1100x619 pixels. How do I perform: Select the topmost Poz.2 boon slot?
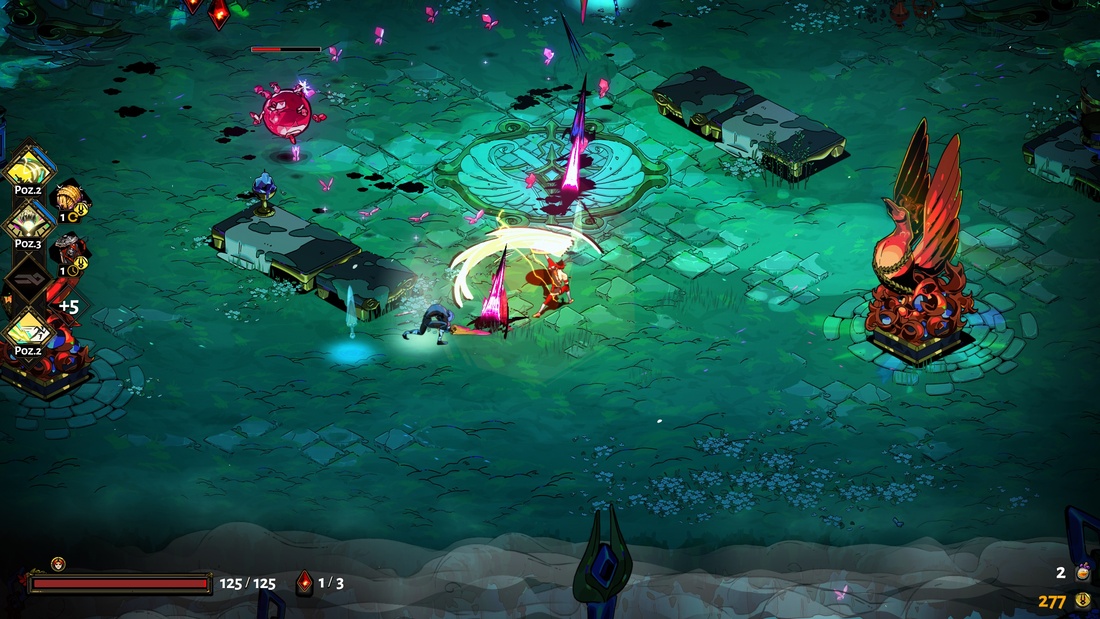(x=26, y=170)
